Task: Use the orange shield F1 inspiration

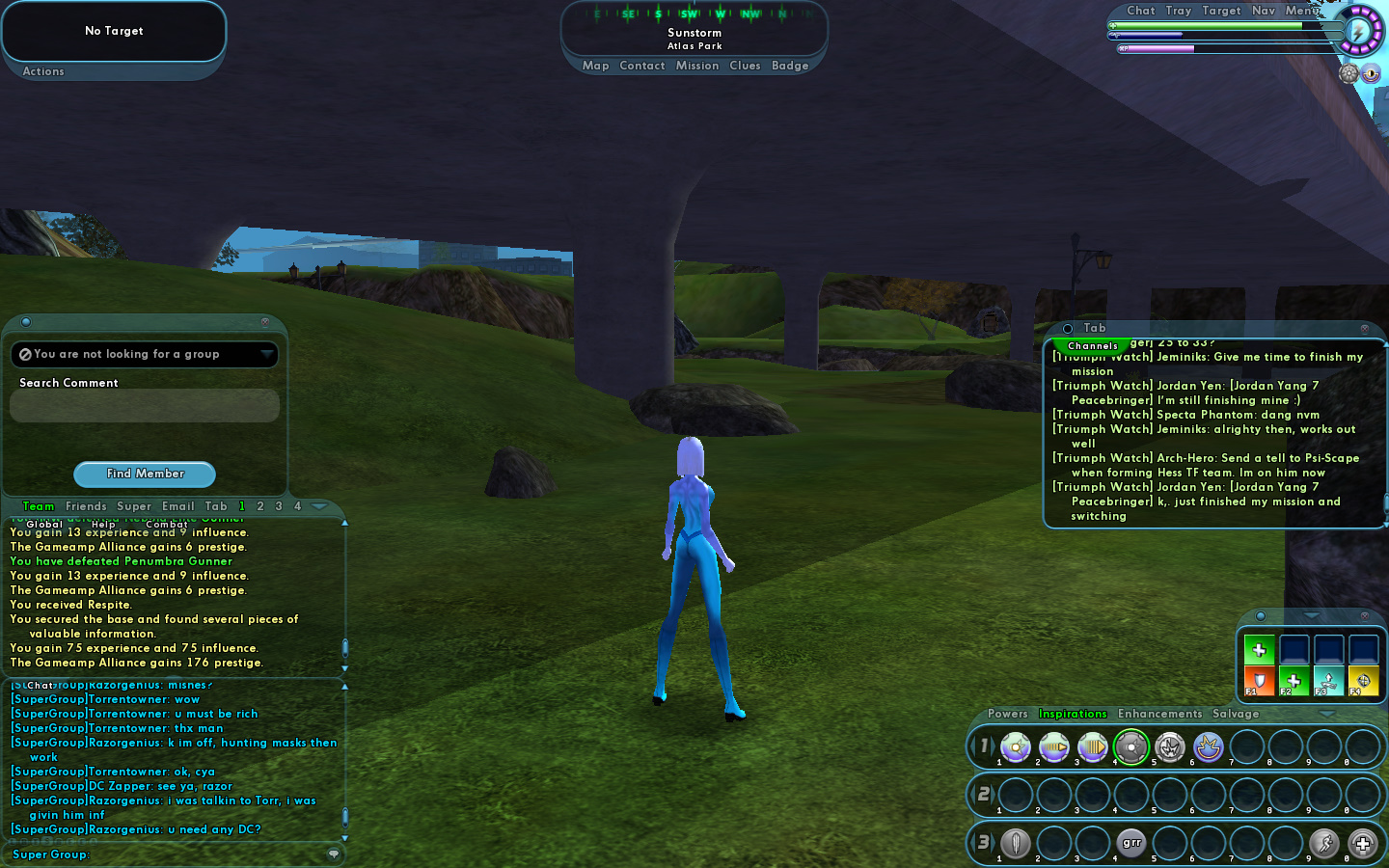Action: [x=1259, y=681]
